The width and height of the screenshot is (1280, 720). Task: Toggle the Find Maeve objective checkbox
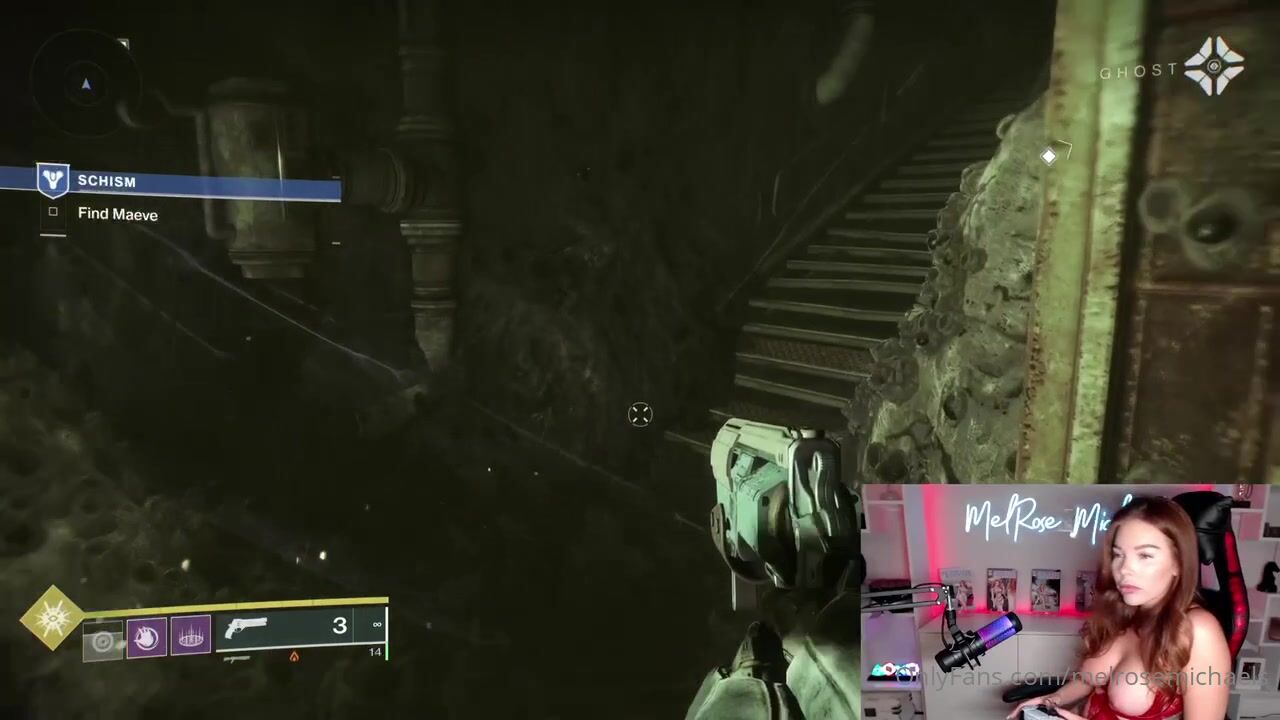[x=53, y=212]
